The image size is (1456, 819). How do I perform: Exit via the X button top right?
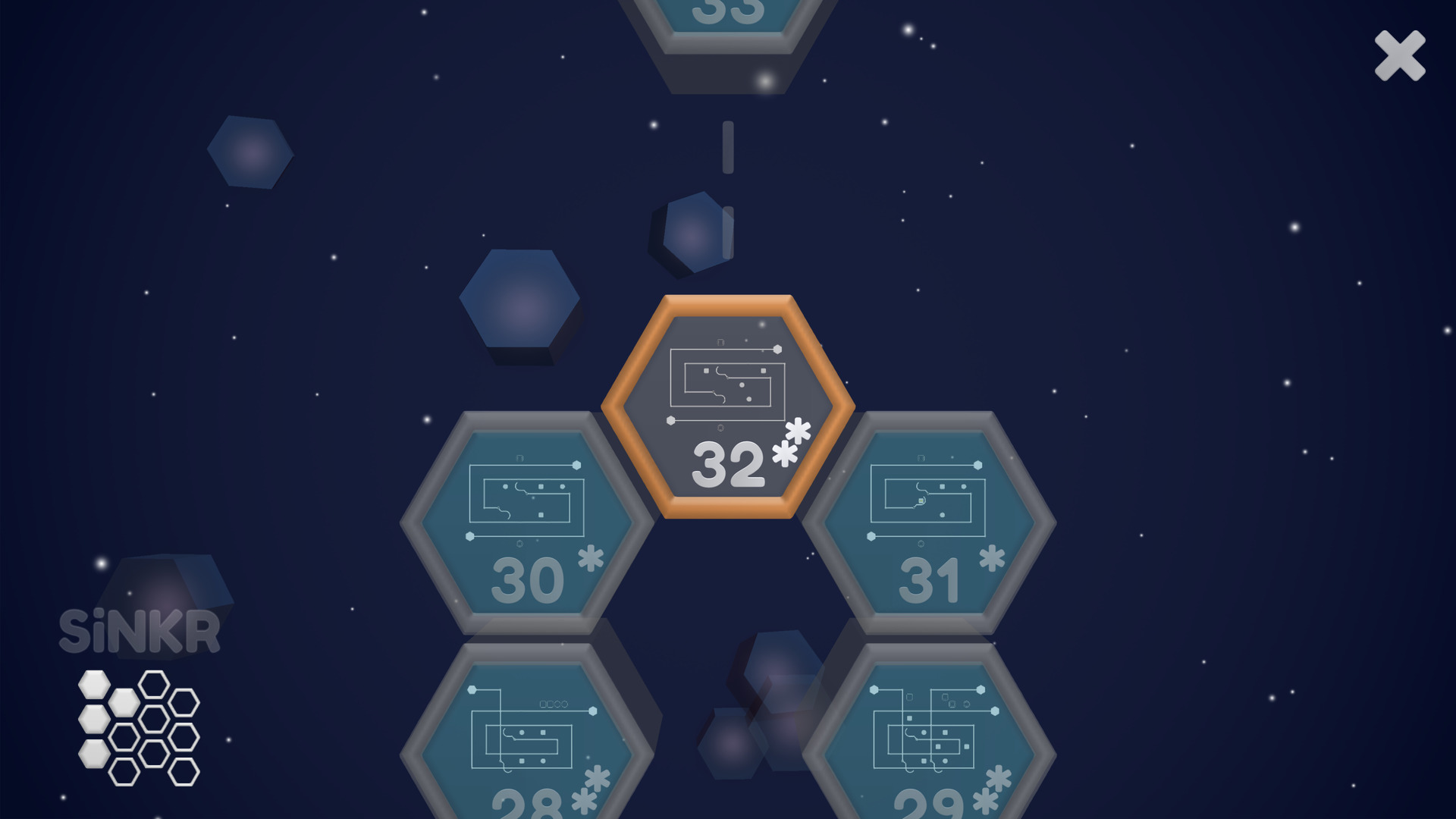click(x=1401, y=57)
